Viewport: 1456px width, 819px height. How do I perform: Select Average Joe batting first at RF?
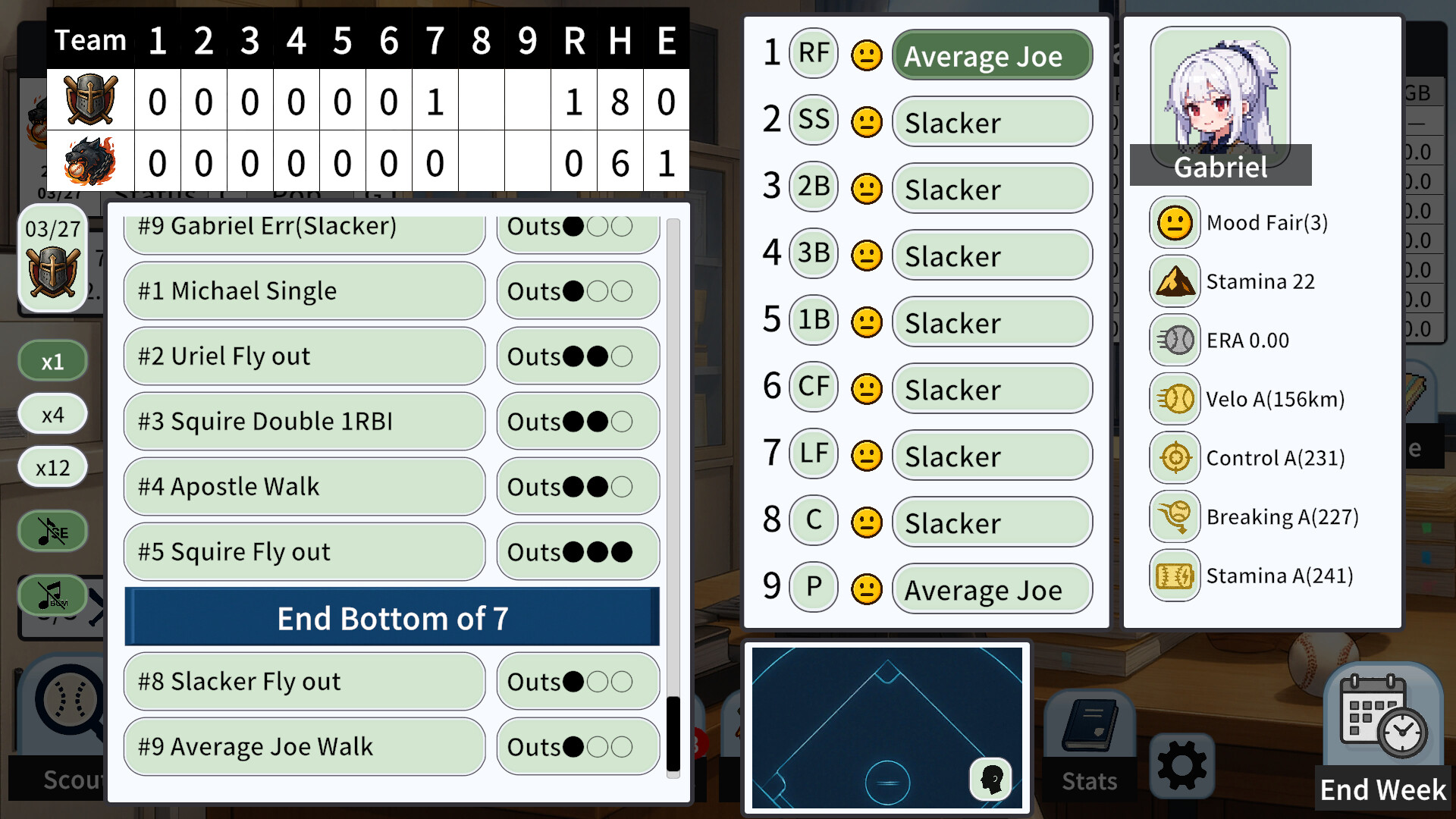tap(991, 55)
